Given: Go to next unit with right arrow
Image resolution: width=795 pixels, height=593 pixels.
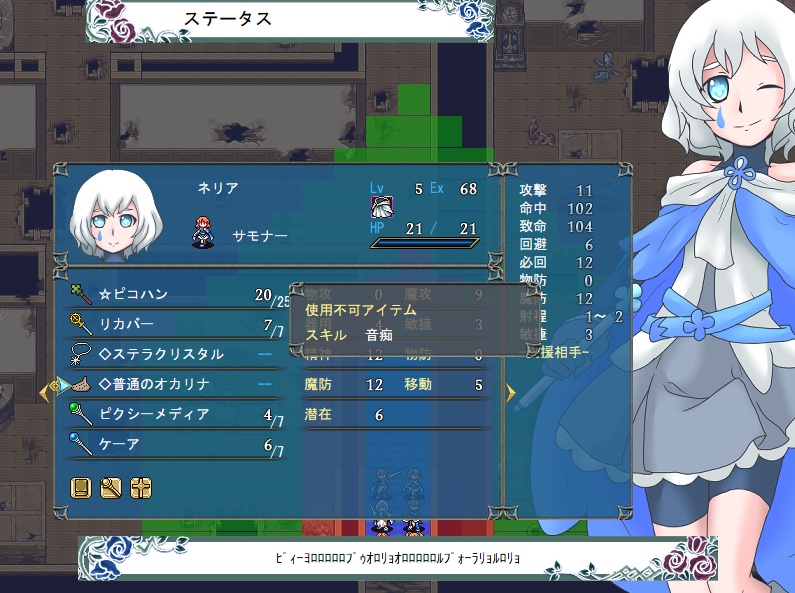Looking at the screenshot, I should coord(511,392).
